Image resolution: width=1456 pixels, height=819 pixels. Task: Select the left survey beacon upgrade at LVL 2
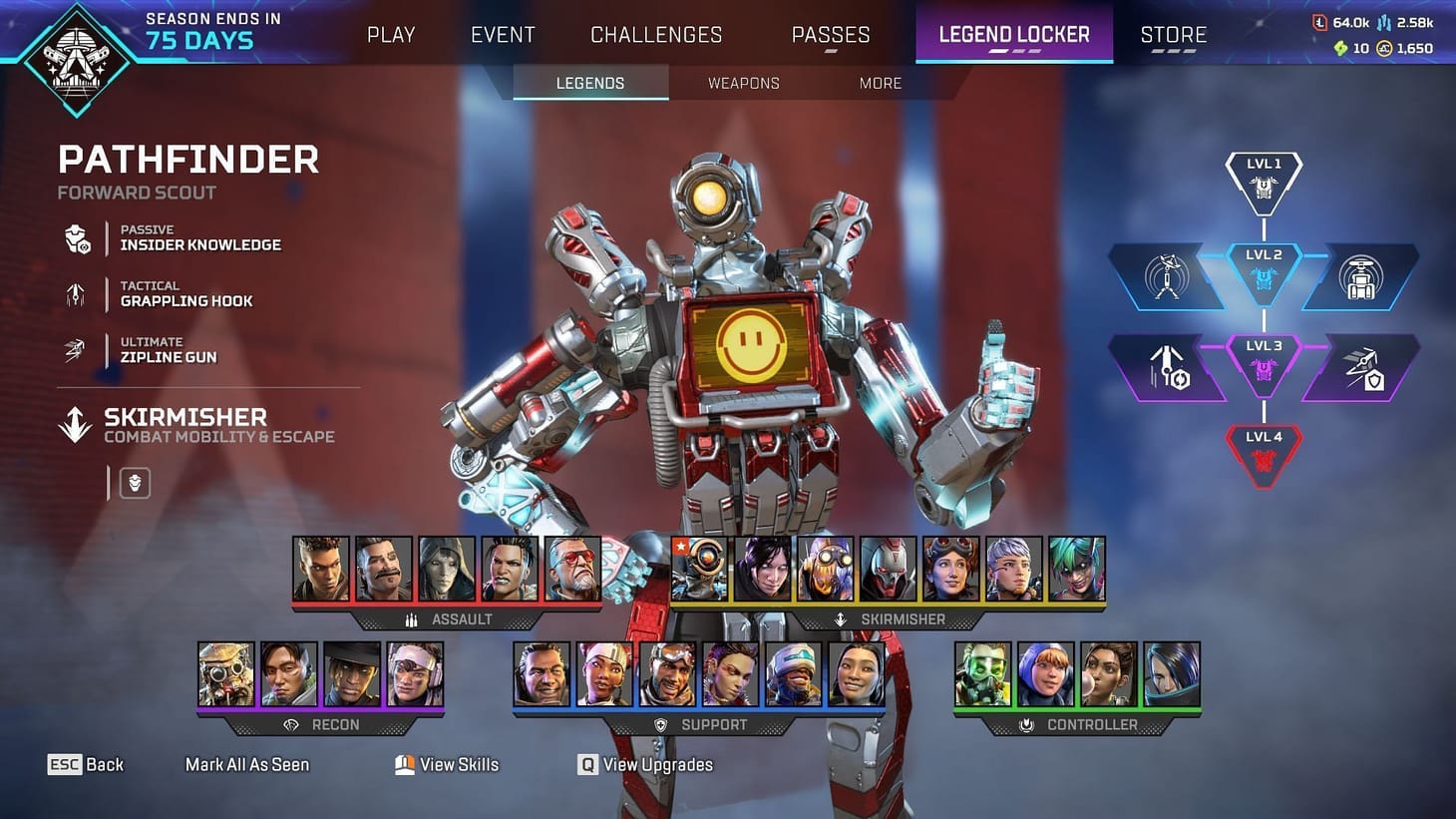click(1165, 277)
